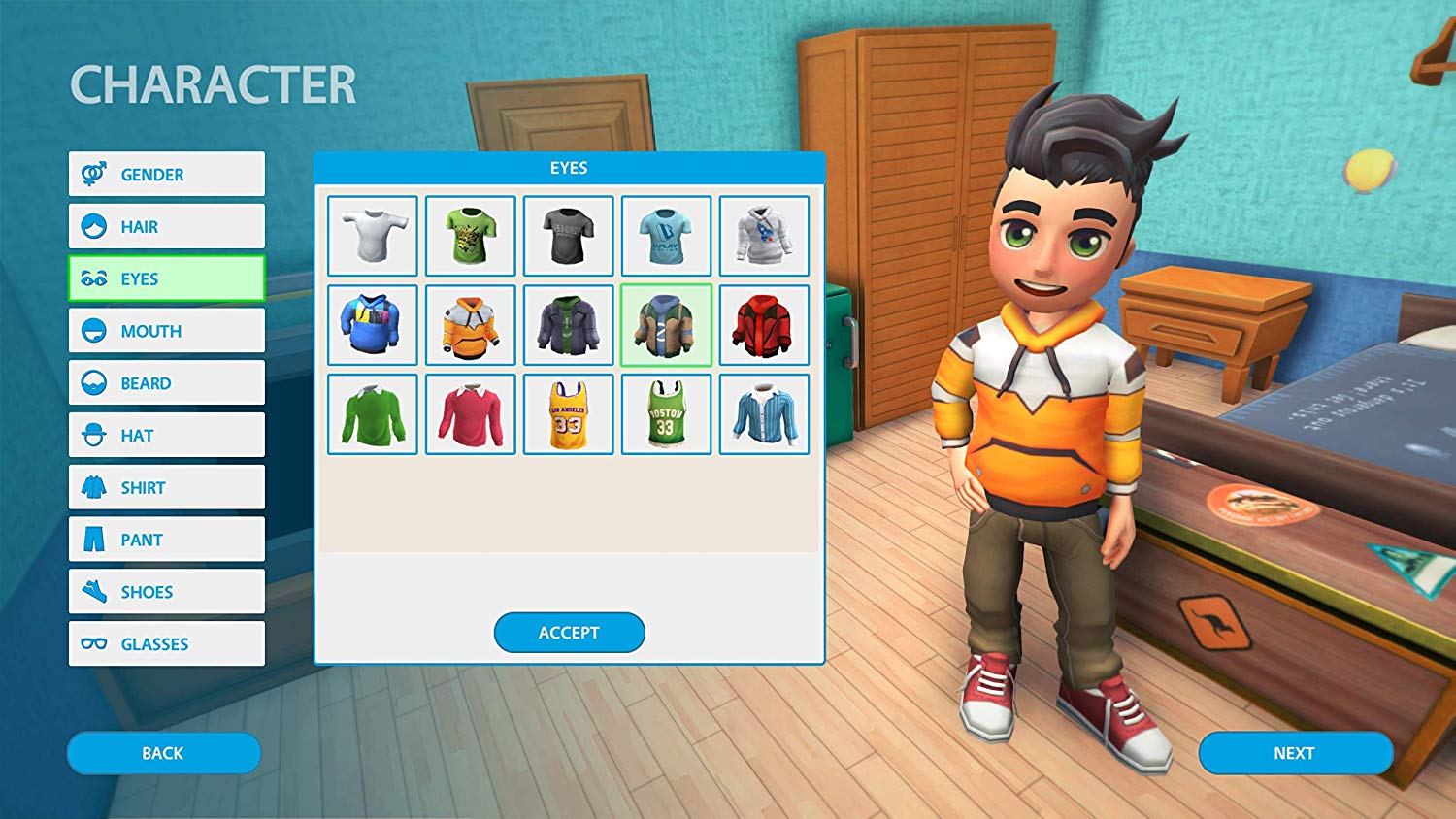Viewport: 1456px width, 819px height.
Task: Select the Los Angeles 33 yellow jersey
Action: coord(568,414)
